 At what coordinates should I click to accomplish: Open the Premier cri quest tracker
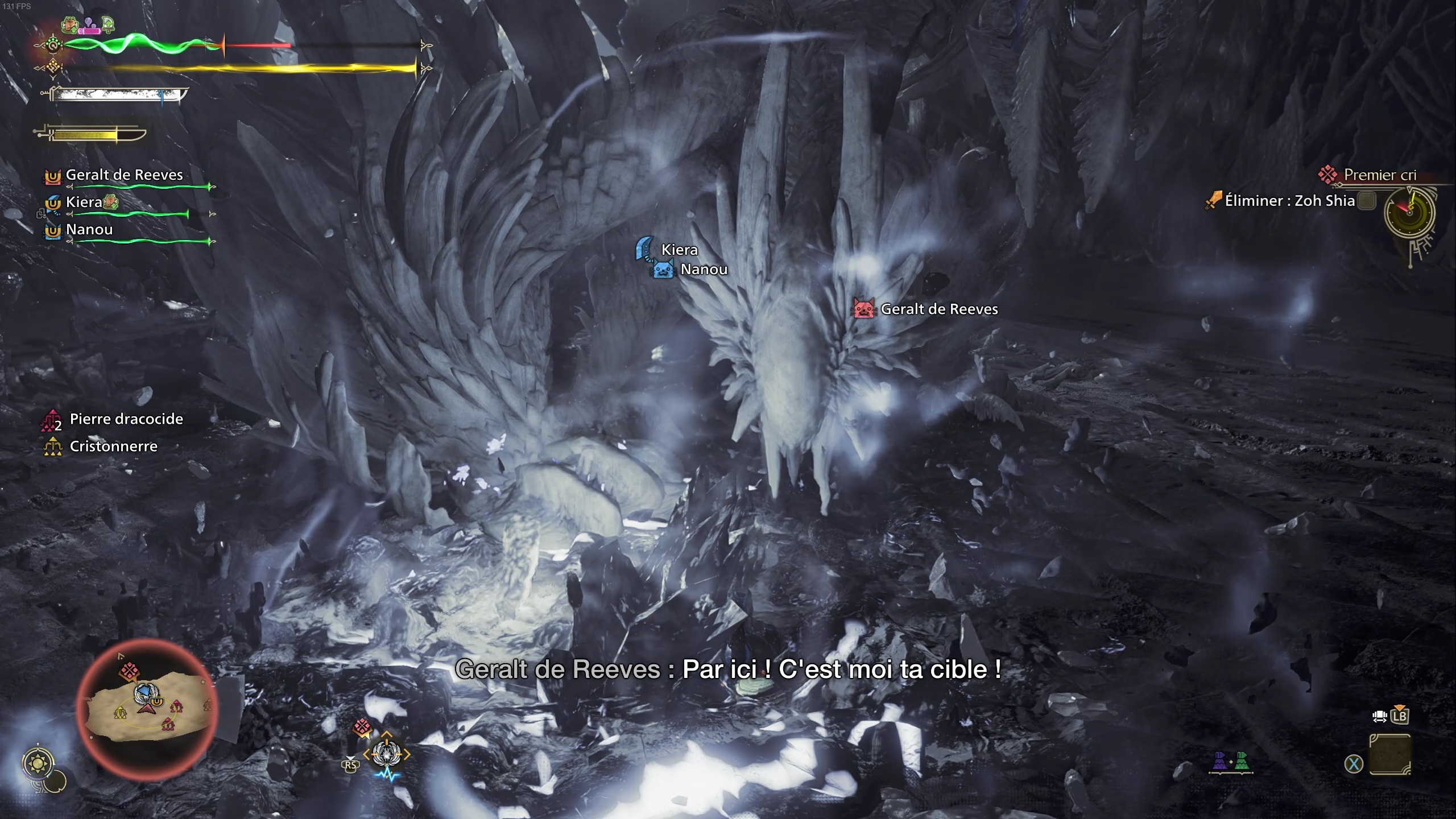[1379, 175]
